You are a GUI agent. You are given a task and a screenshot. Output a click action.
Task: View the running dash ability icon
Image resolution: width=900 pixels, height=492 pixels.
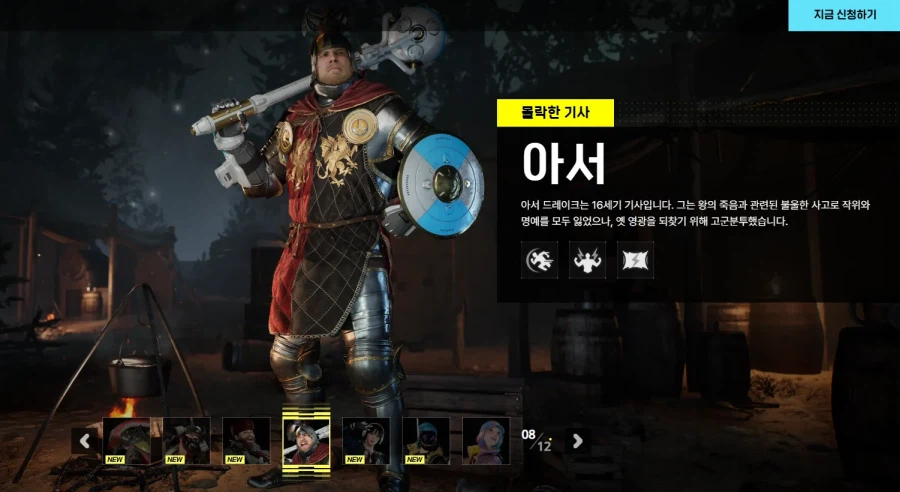coord(539,260)
